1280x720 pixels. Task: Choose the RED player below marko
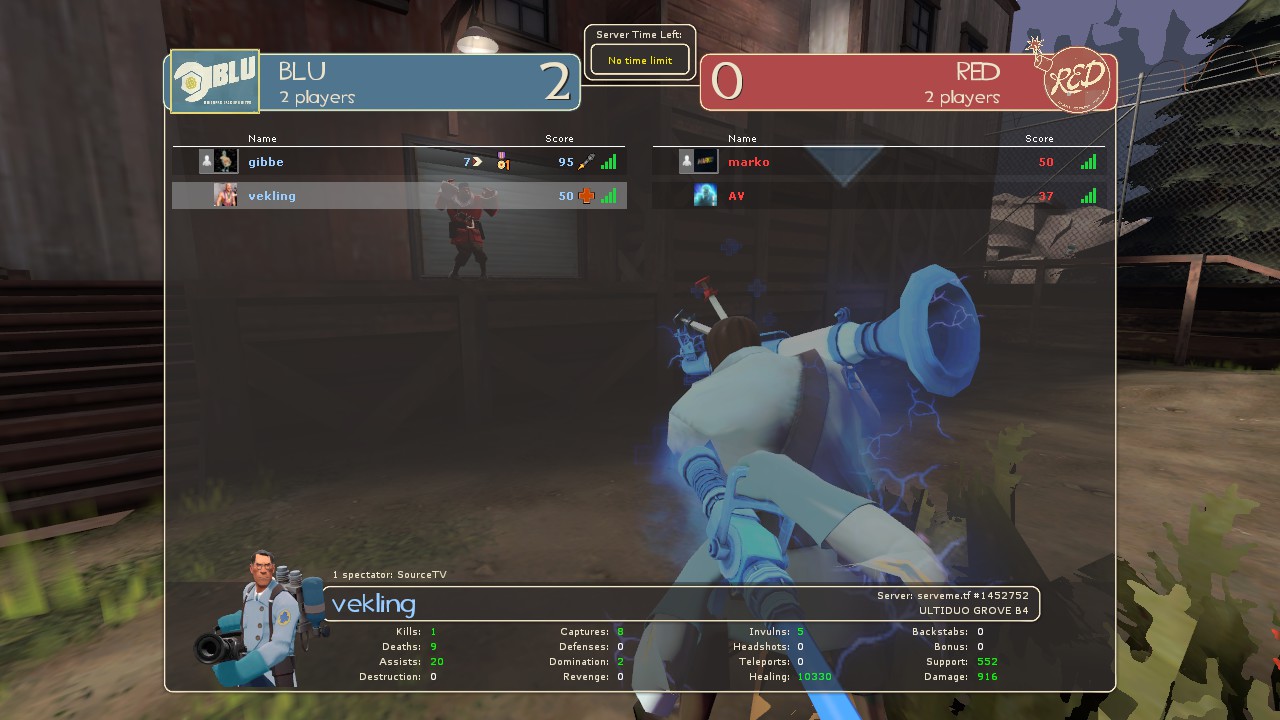tap(737, 196)
